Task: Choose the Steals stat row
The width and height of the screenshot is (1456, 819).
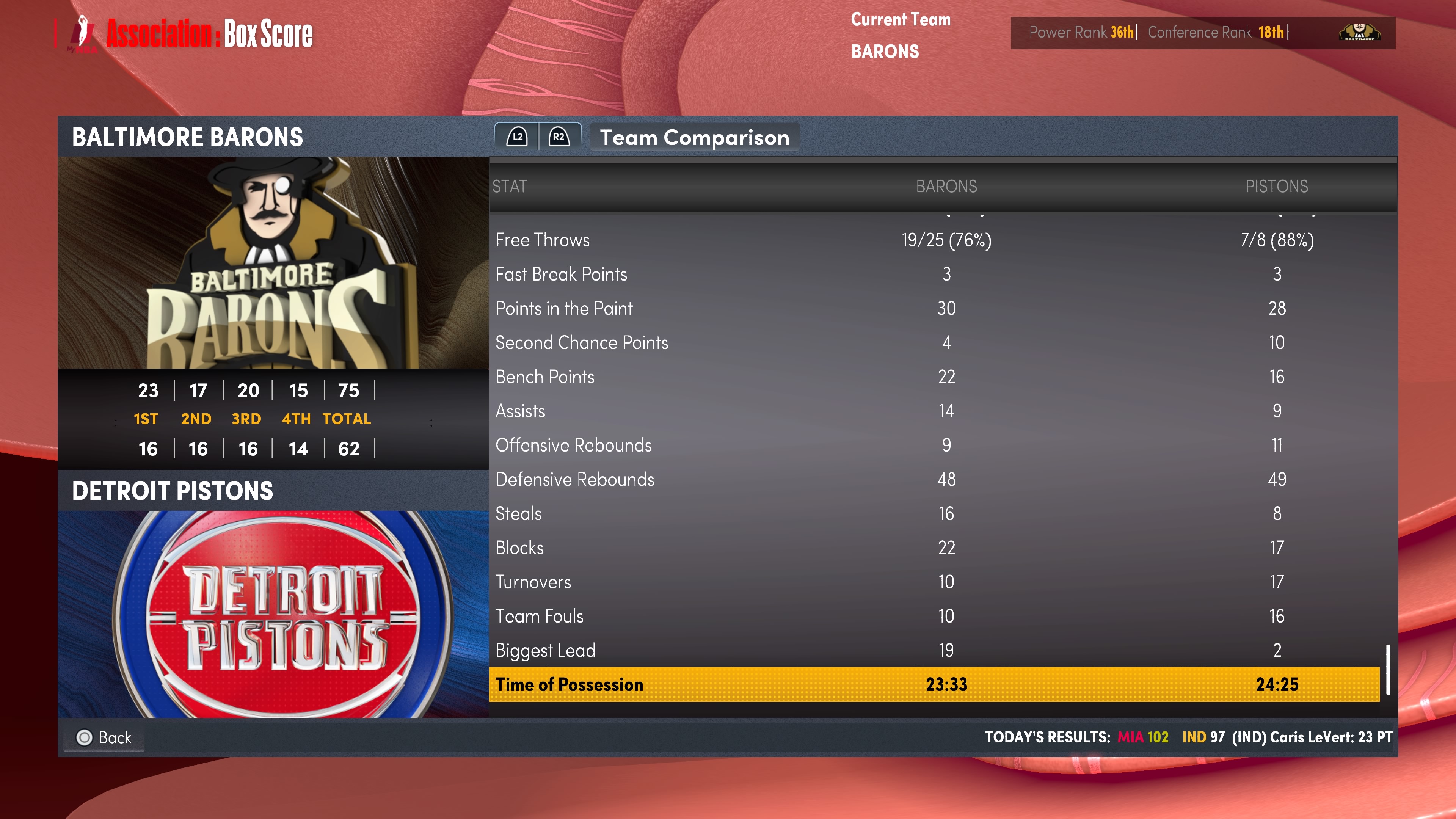Action: coord(934,514)
